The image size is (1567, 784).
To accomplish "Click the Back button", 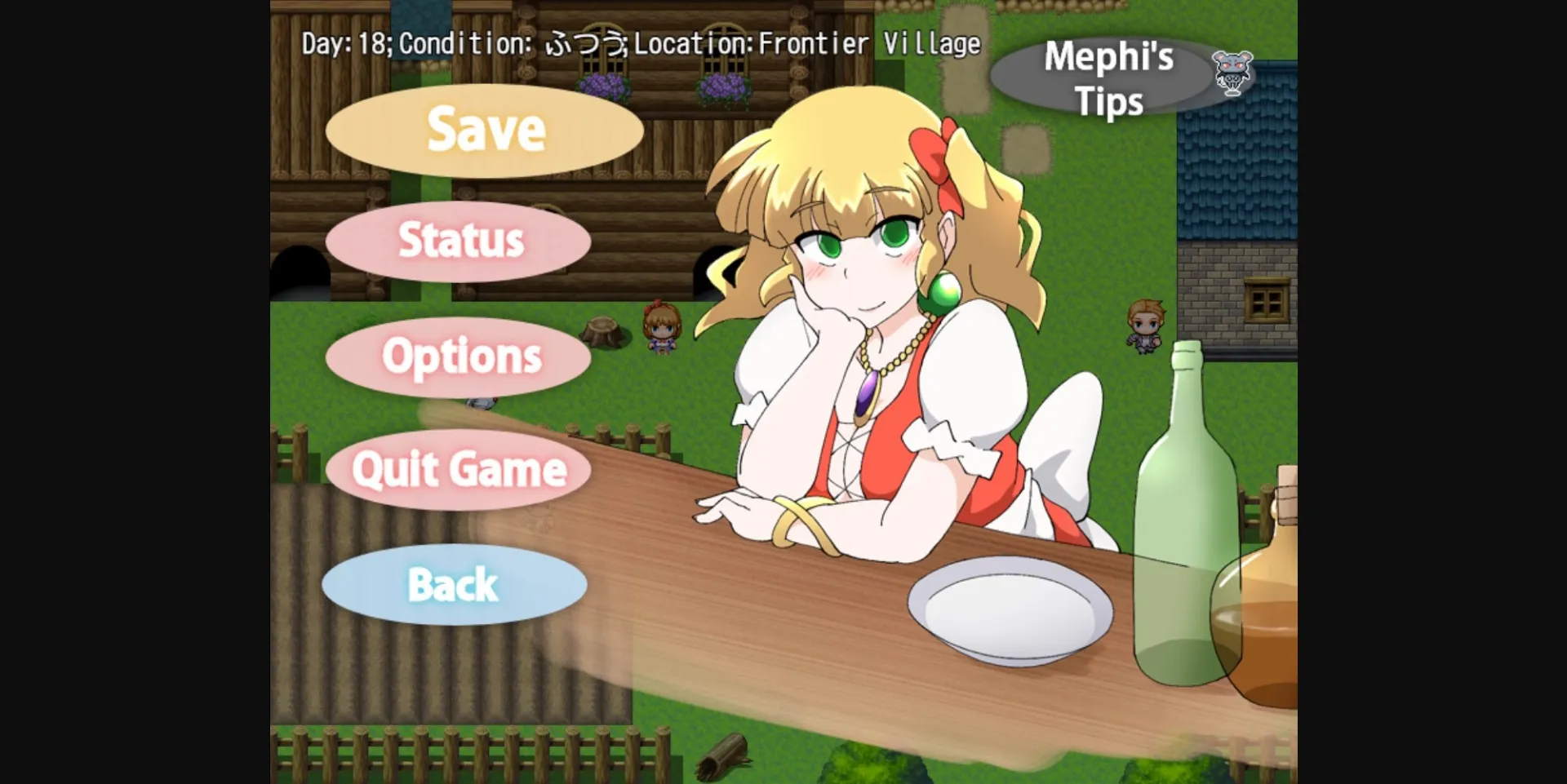I will [455, 586].
